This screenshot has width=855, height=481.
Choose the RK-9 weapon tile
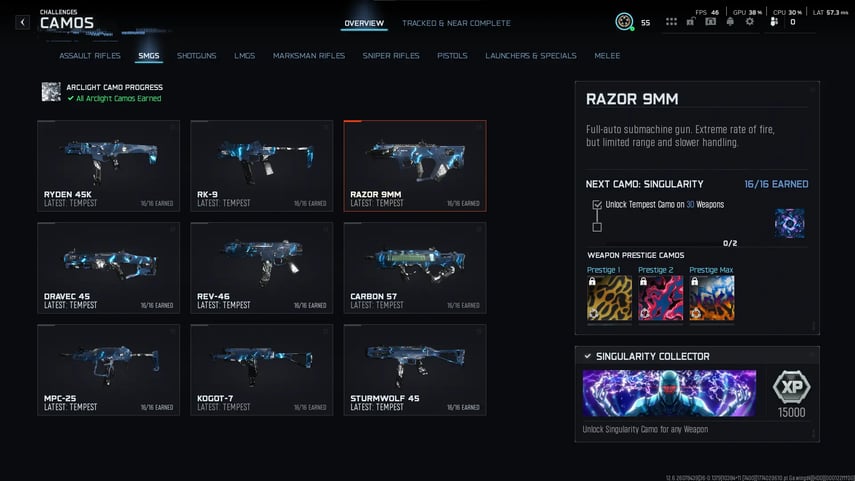click(x=261, y=165)
